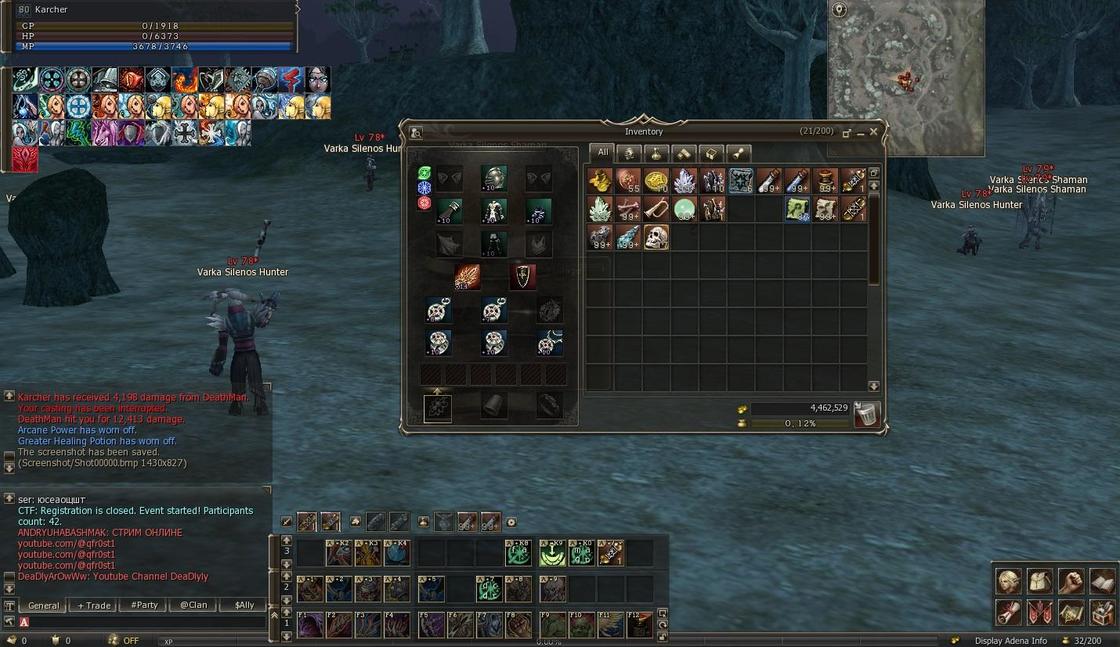Viewport: 1120px width, 647px height.
Task: Switch to the +Trade chat tab
Action: tap(94, 605)
